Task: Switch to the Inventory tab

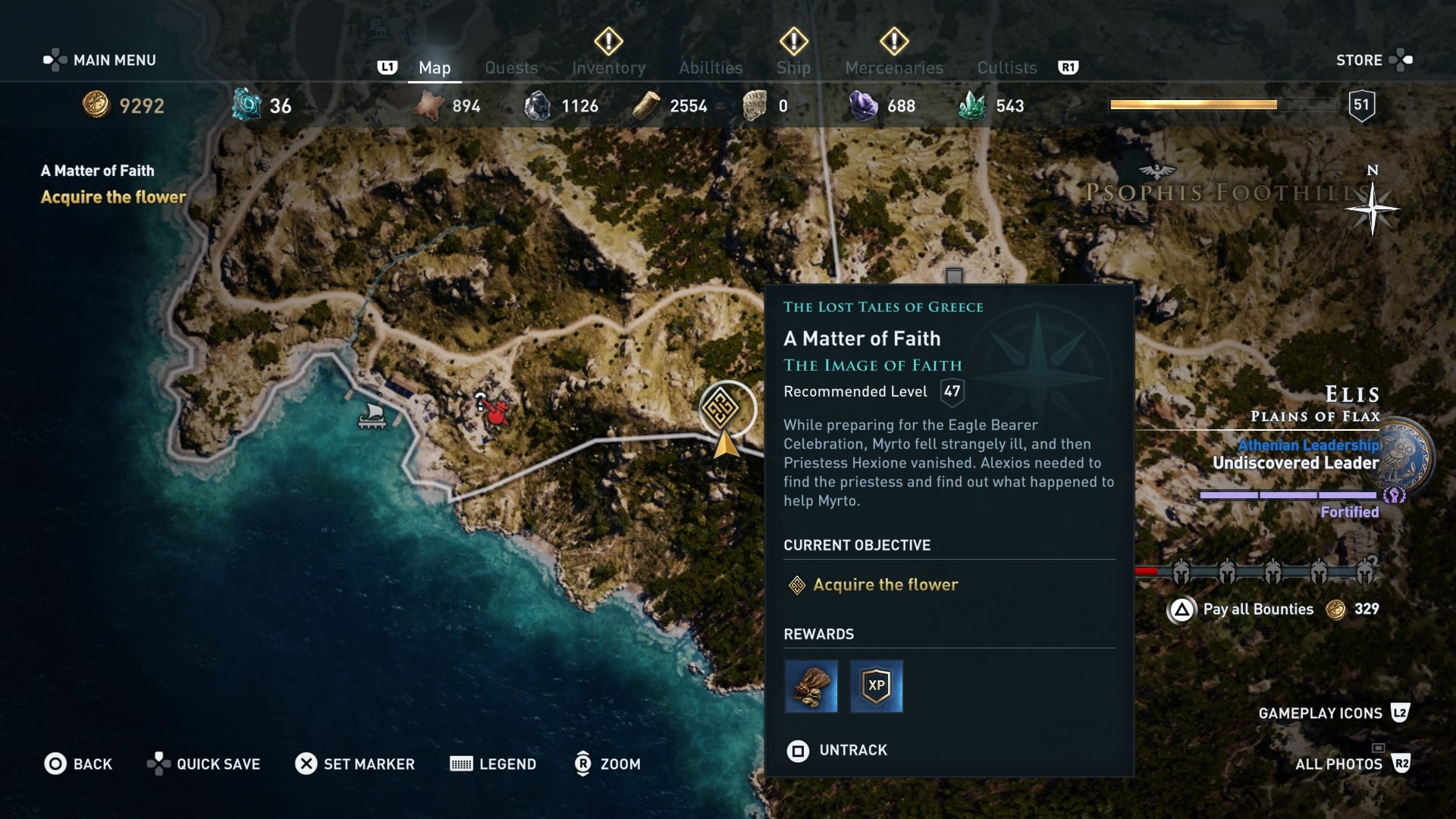Action: tap(607, 67)
